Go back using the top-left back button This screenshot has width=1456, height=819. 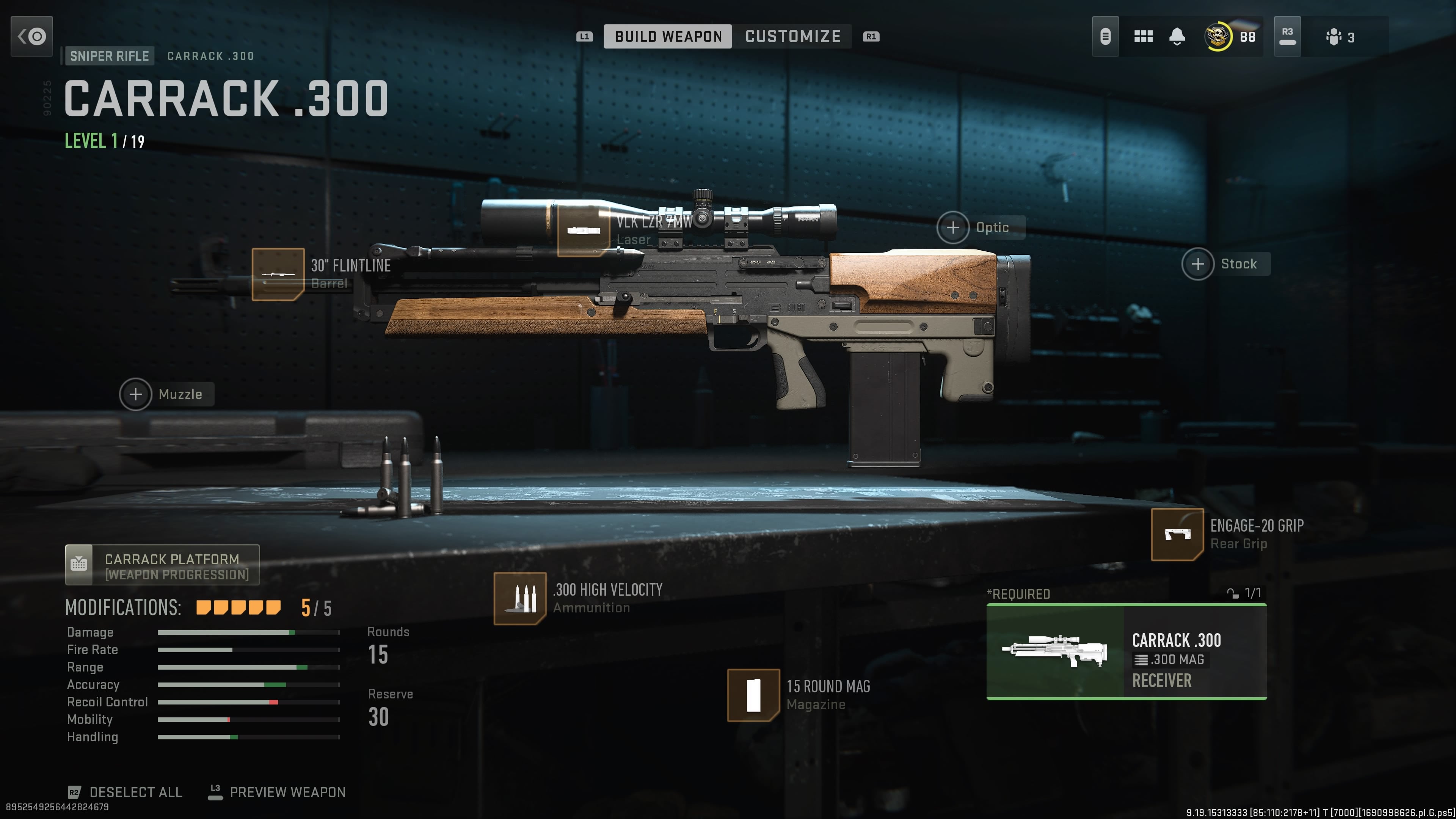(31, 37)
